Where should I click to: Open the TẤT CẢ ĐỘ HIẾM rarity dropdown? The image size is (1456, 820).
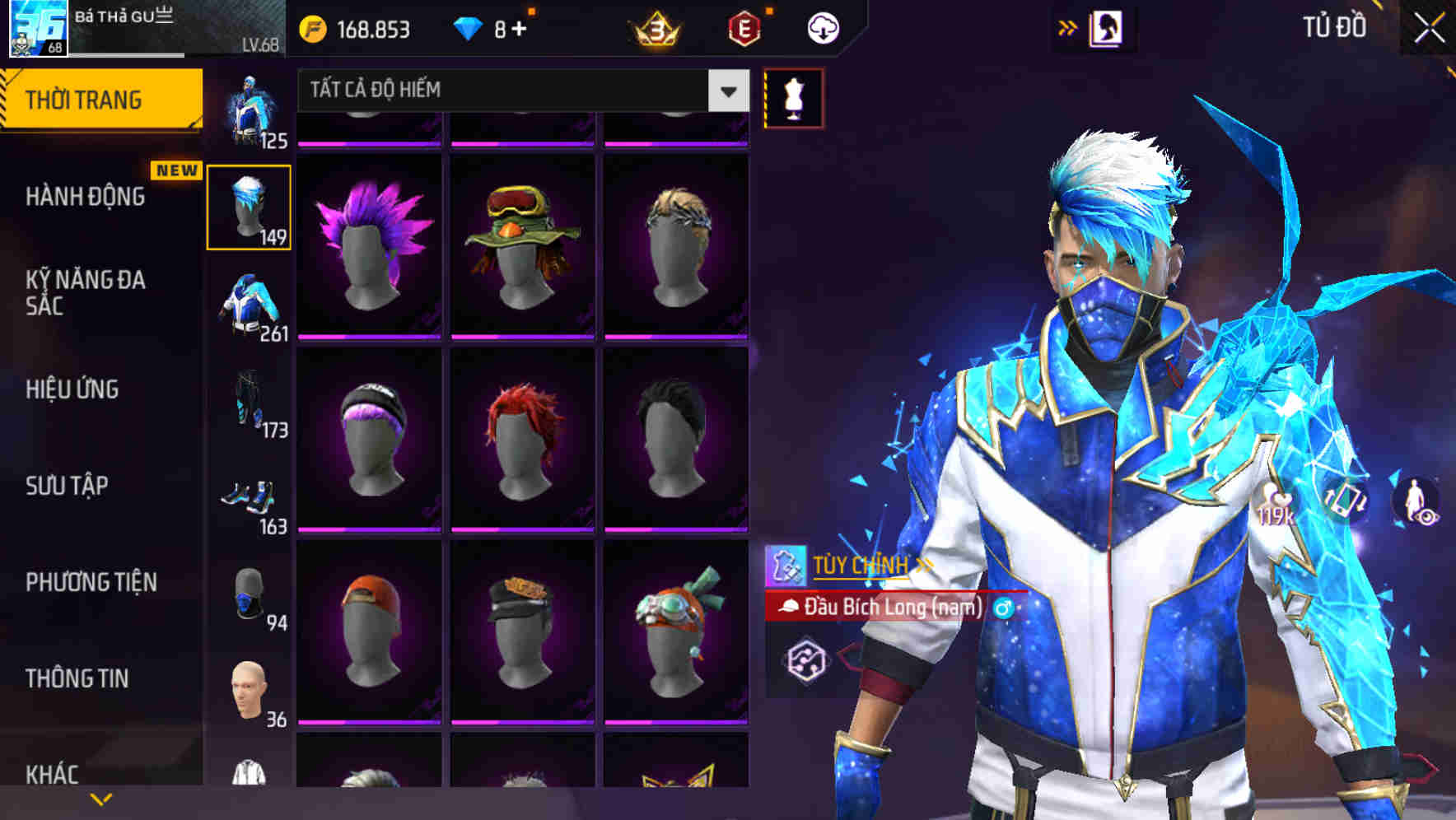pos(519,90)
